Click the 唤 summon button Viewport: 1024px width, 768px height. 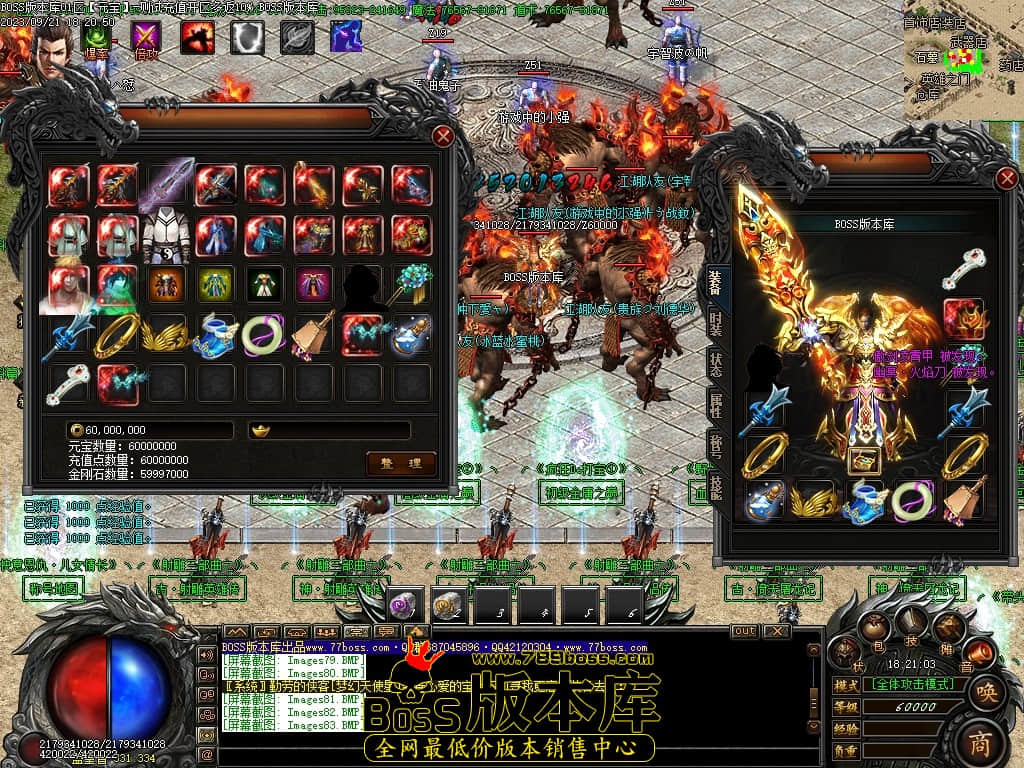pos(985,692)
